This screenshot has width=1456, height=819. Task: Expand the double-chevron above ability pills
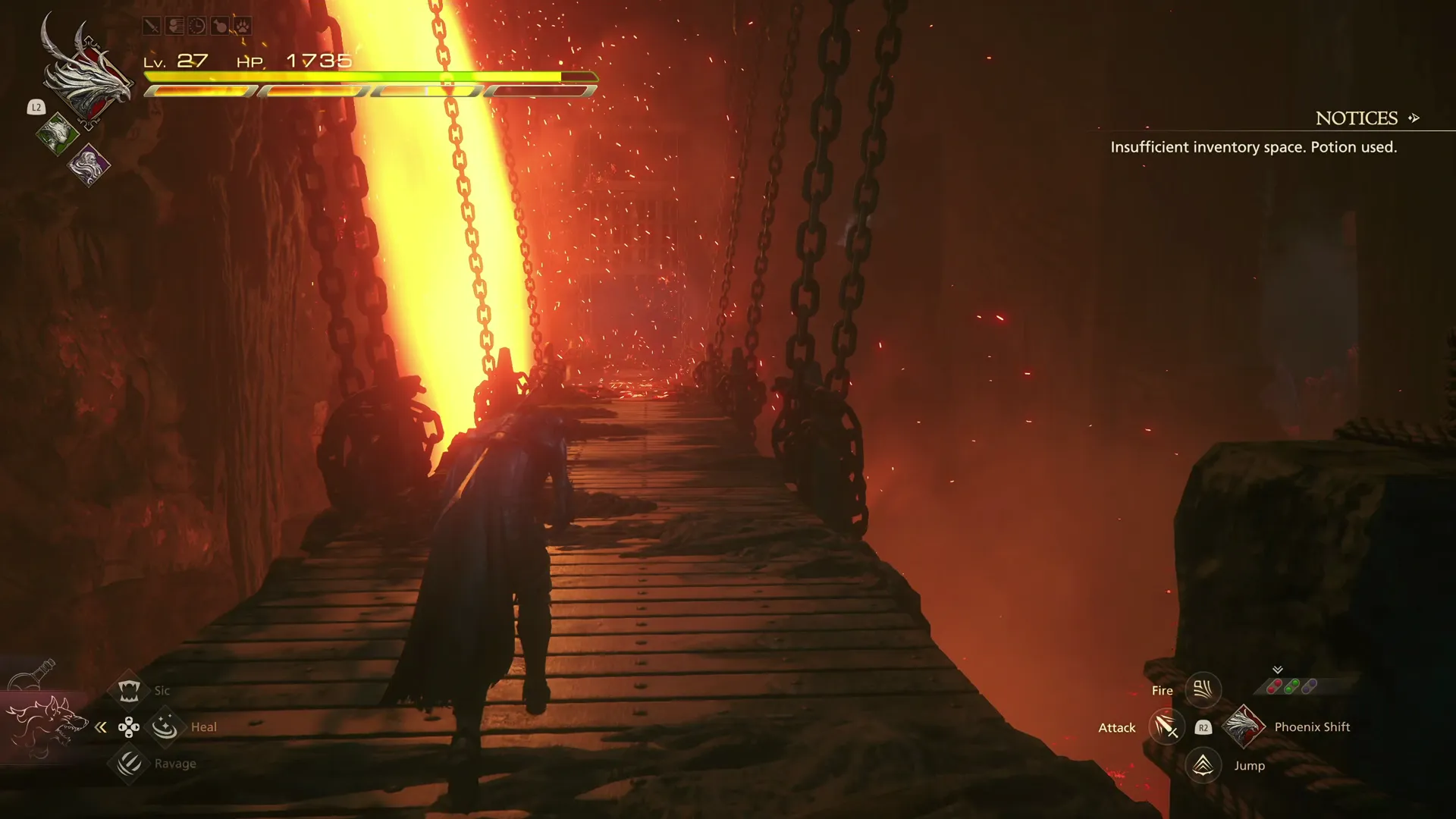point(1278,670)
